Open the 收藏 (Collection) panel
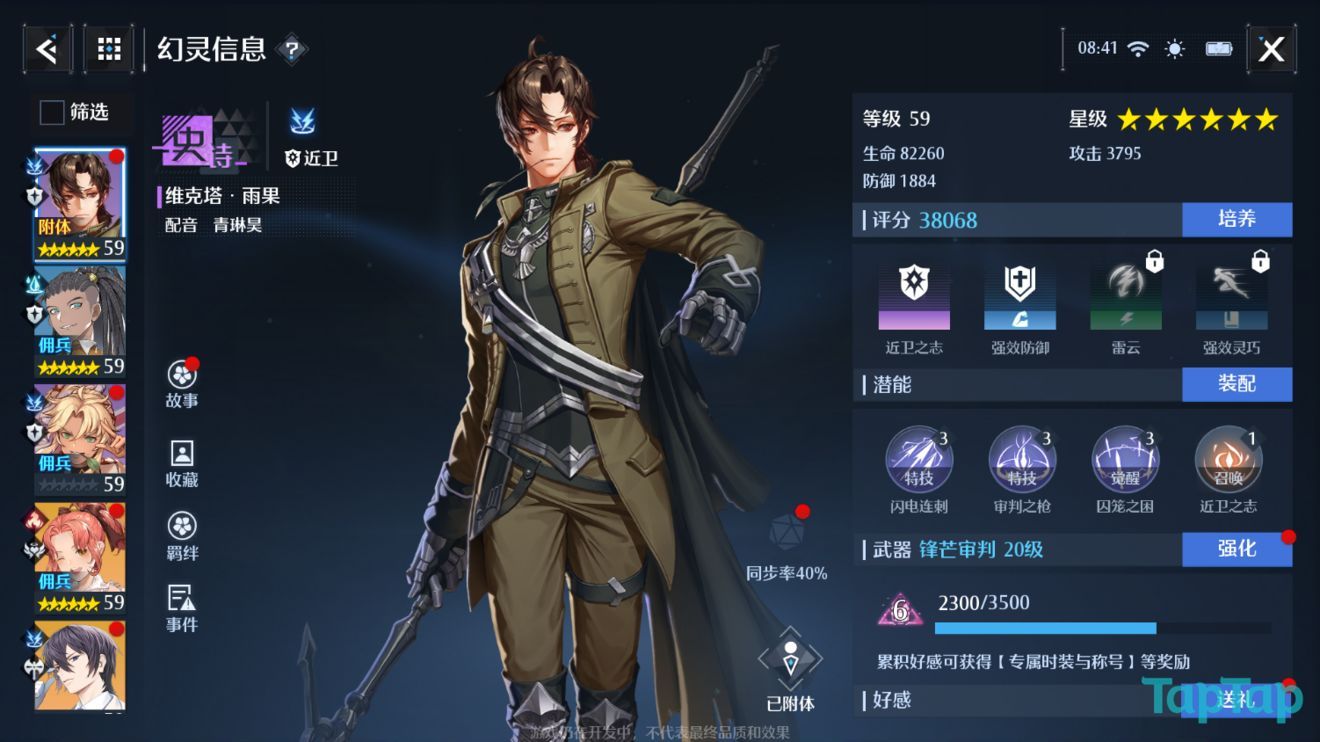This screenshot has width=1320, height=742. [180, 460]
